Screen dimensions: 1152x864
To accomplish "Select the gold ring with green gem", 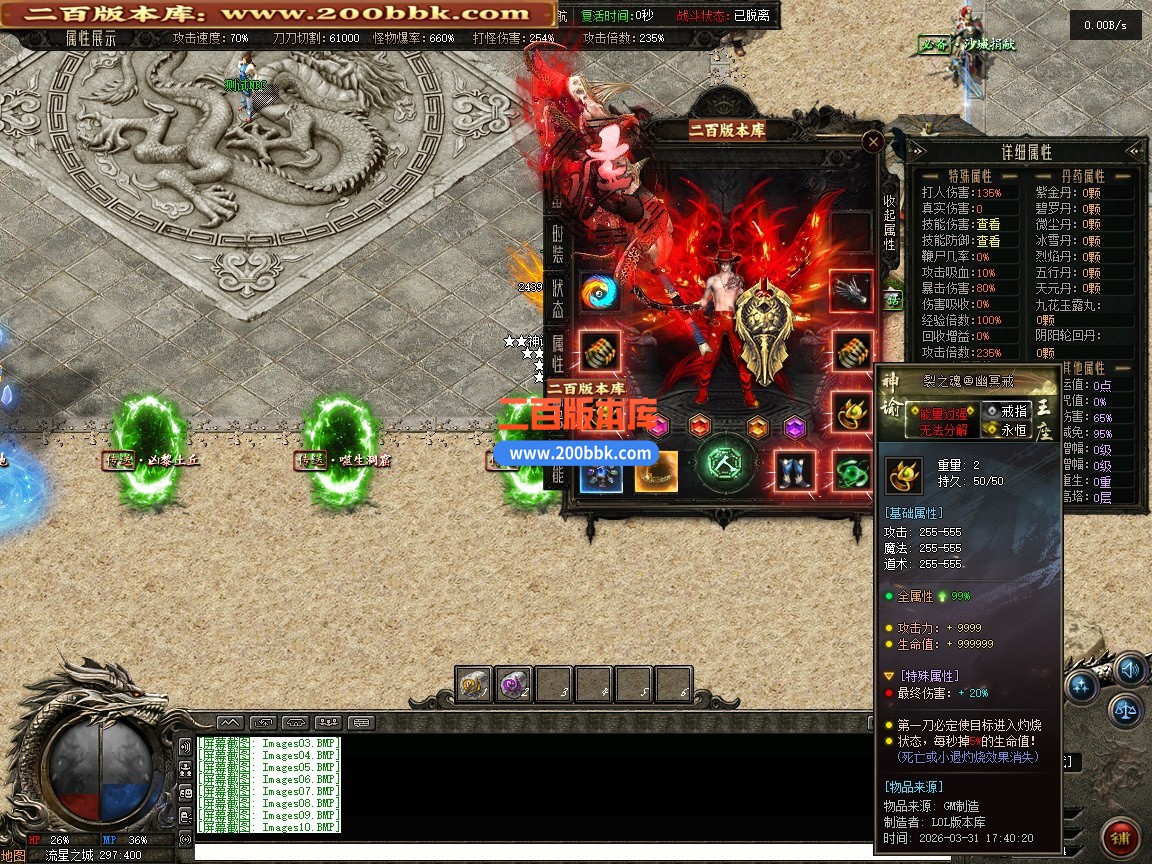I will tap(851, 410).
